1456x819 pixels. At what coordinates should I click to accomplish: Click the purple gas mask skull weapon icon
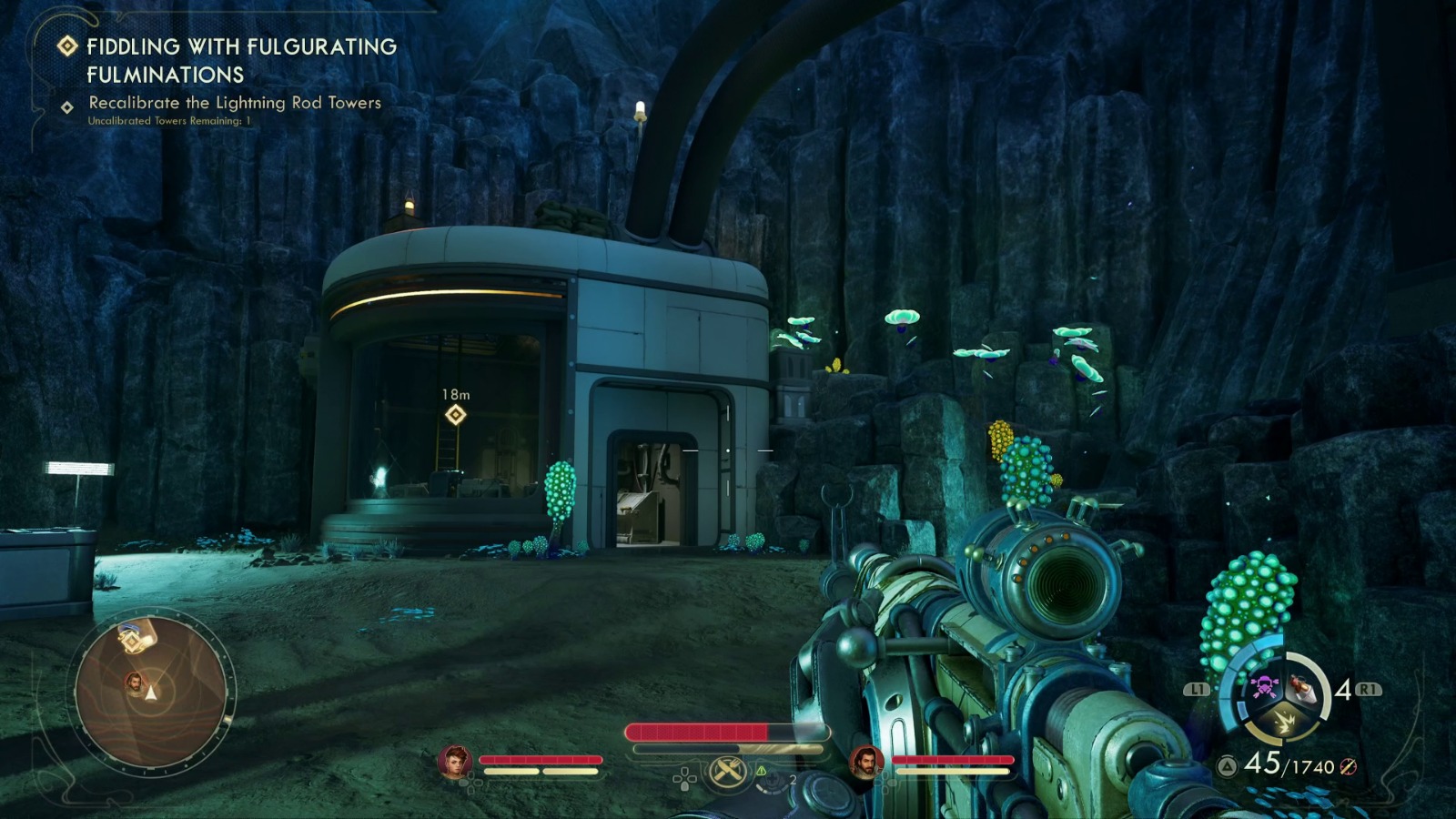1264,685
